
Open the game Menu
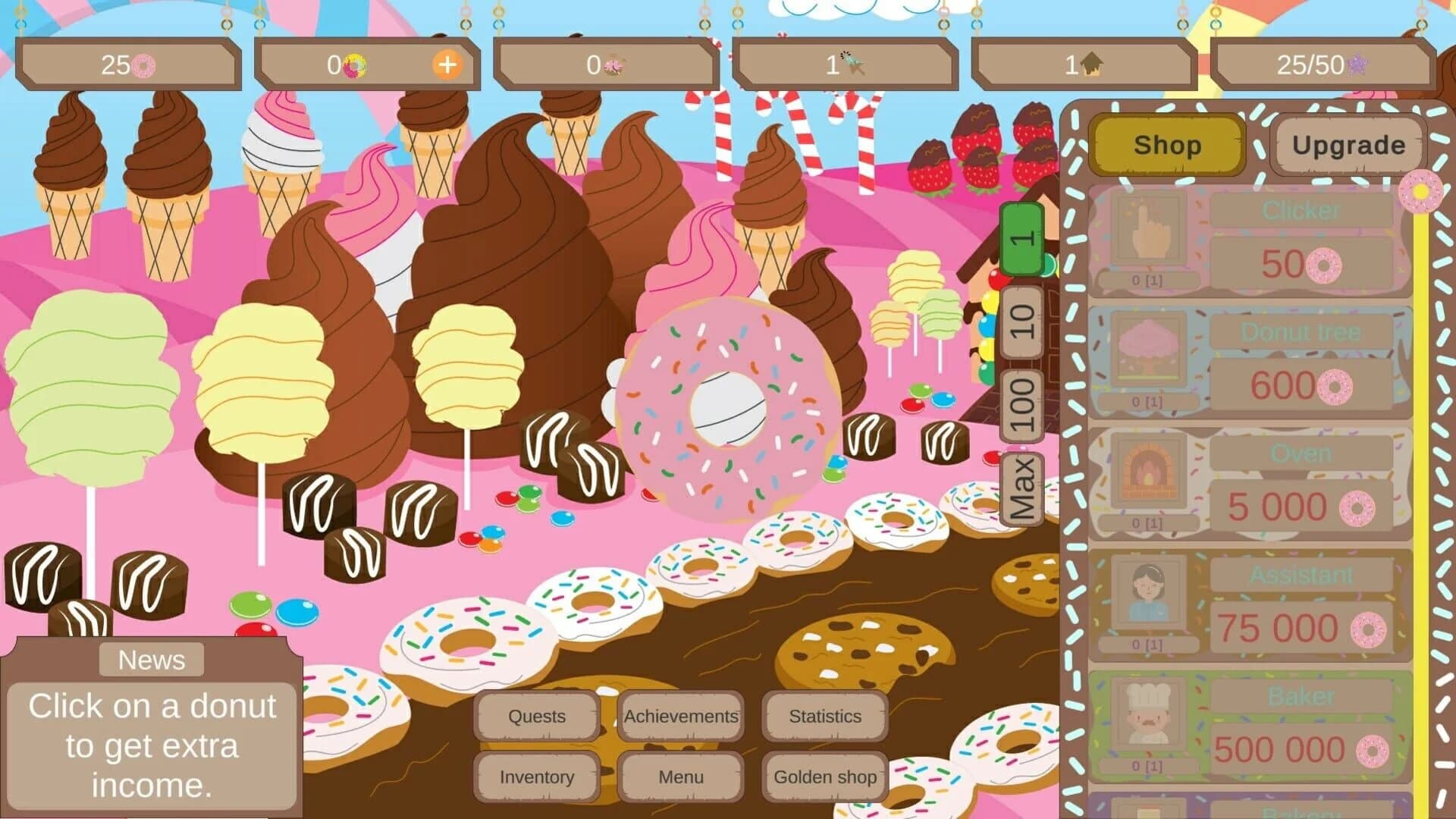(x=679, y=777)
